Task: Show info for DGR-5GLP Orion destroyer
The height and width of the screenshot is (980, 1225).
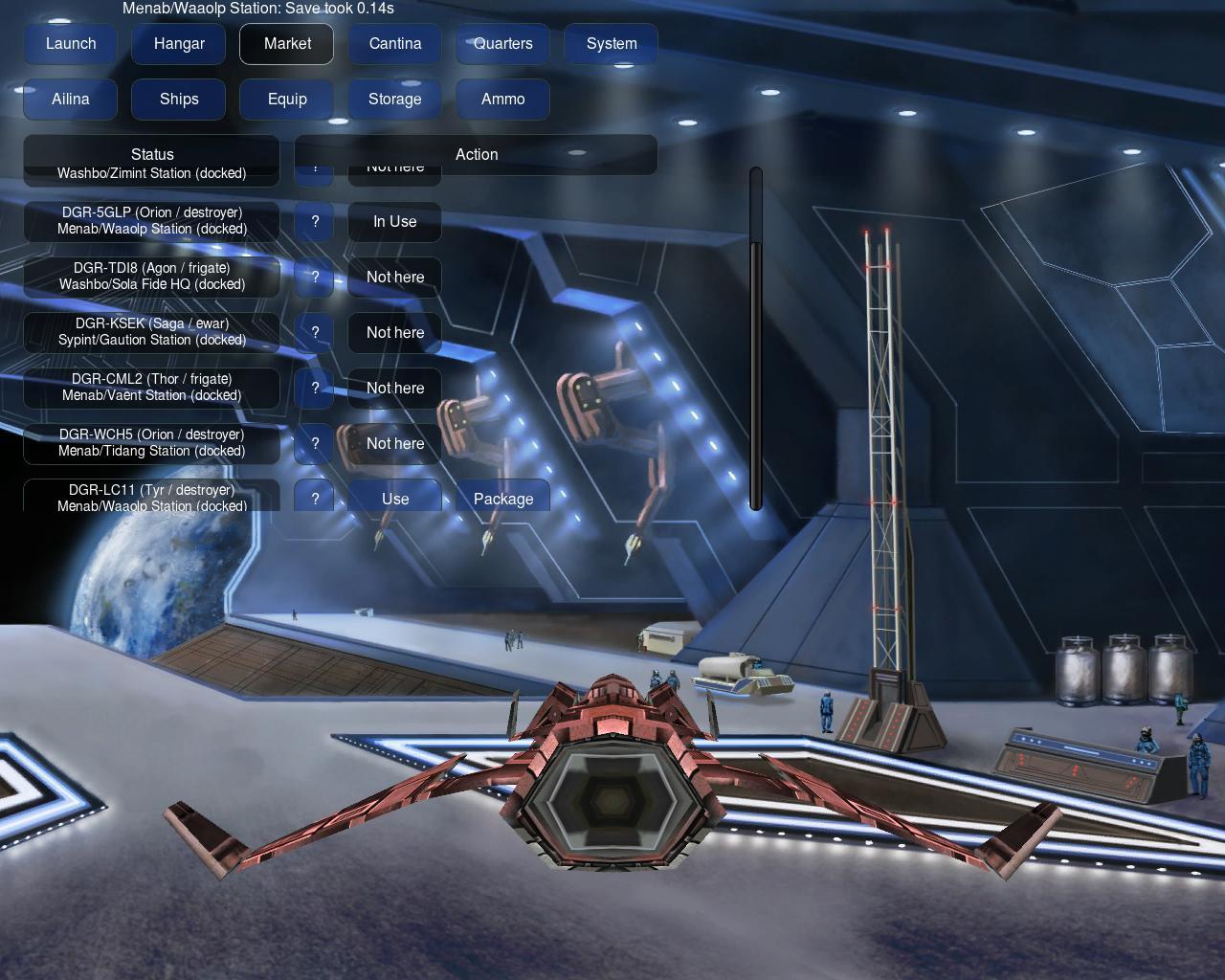Action: 315,222
